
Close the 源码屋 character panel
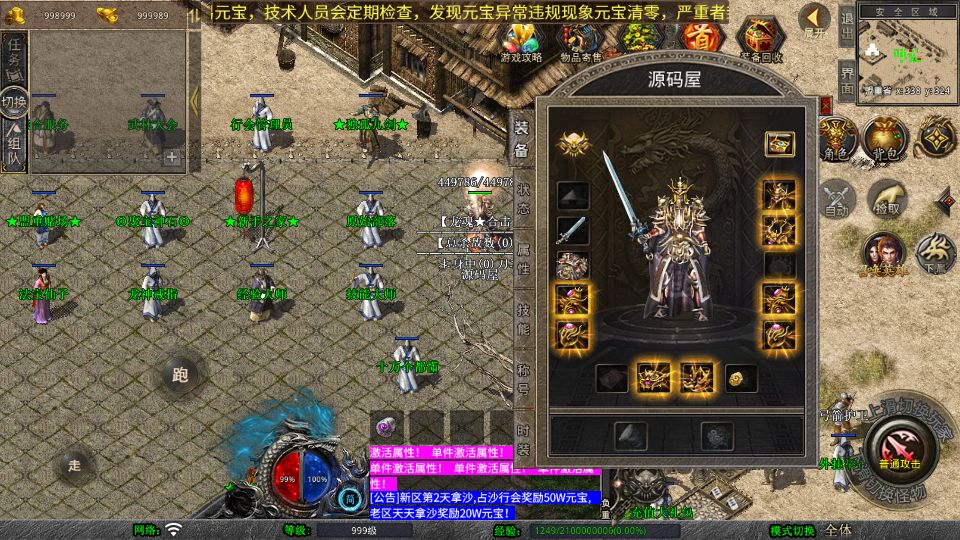pos(826,103)
